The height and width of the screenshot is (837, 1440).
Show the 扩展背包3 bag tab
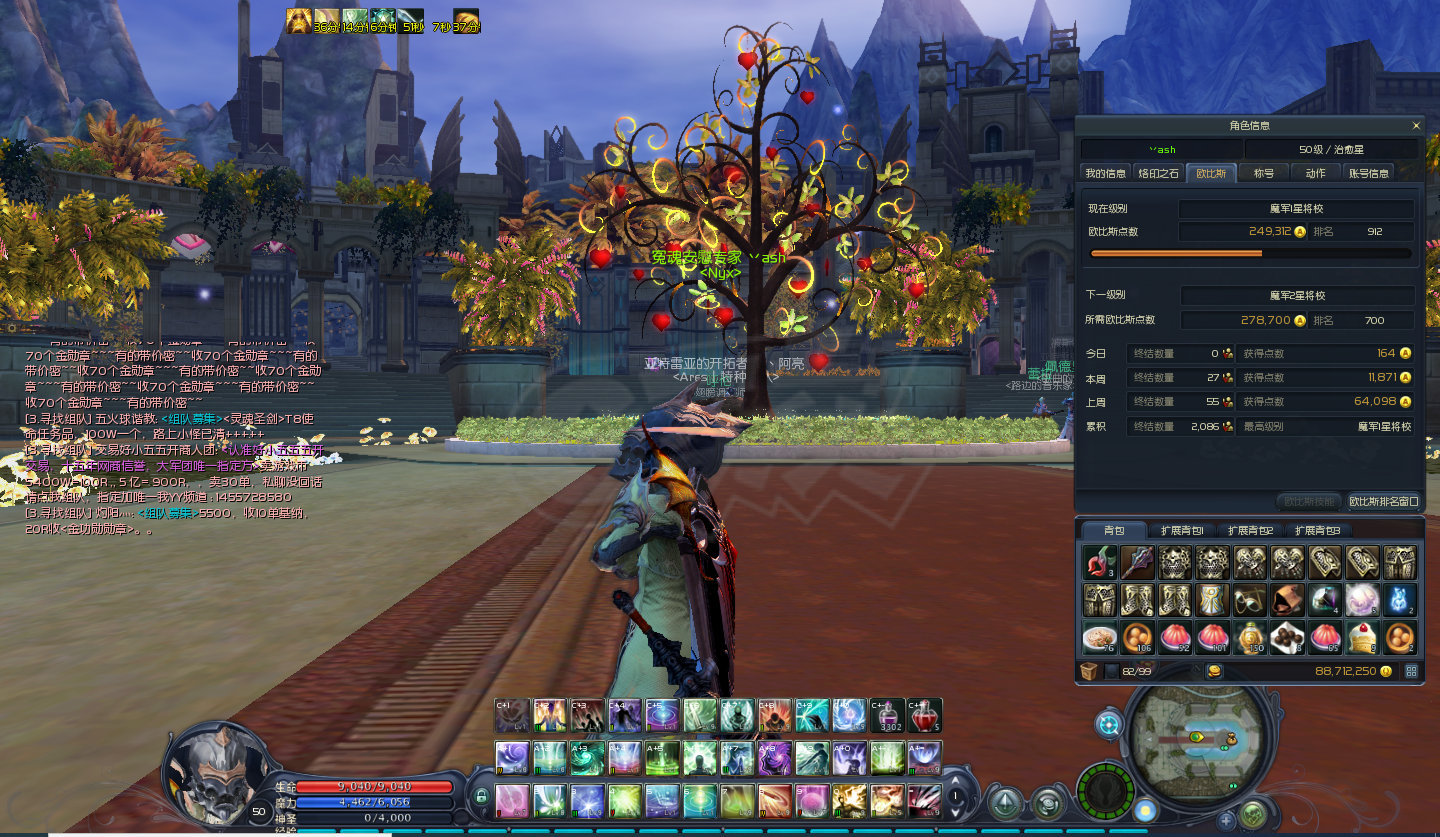click(x=1317, y=530)
